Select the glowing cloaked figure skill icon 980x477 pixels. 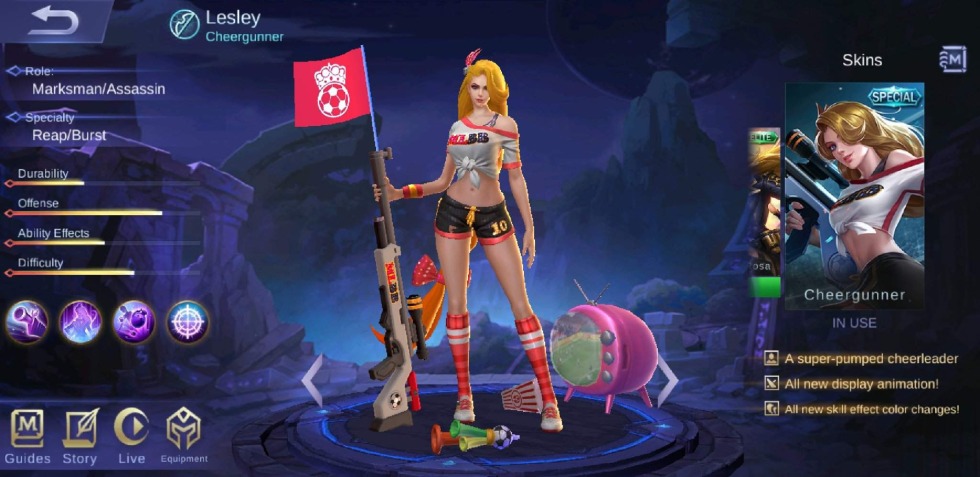(x=80, y=322)
